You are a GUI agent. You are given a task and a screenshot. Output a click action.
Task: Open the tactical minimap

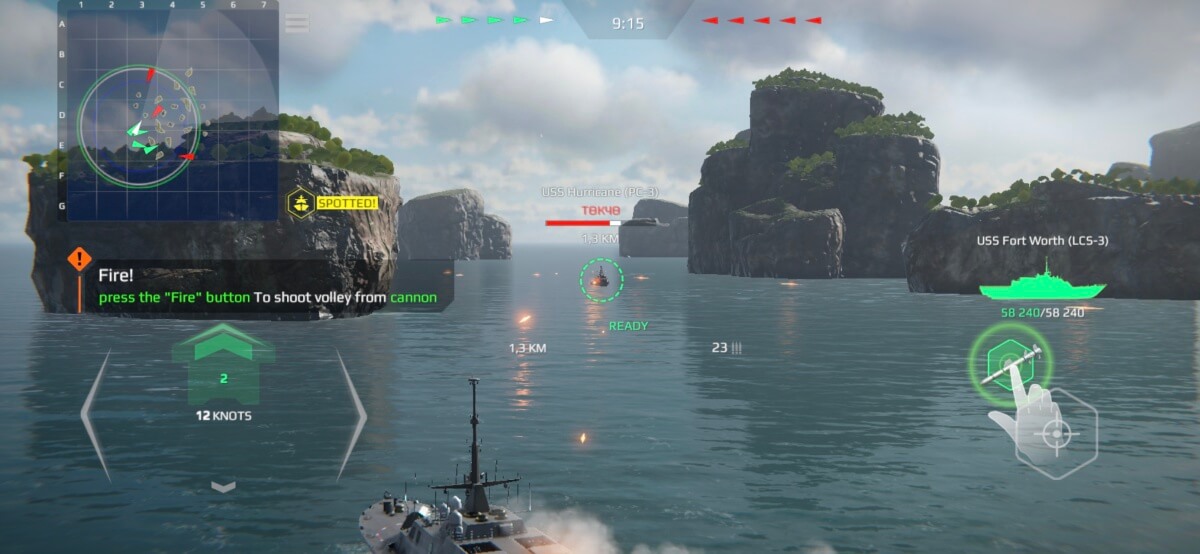[167, 110]
